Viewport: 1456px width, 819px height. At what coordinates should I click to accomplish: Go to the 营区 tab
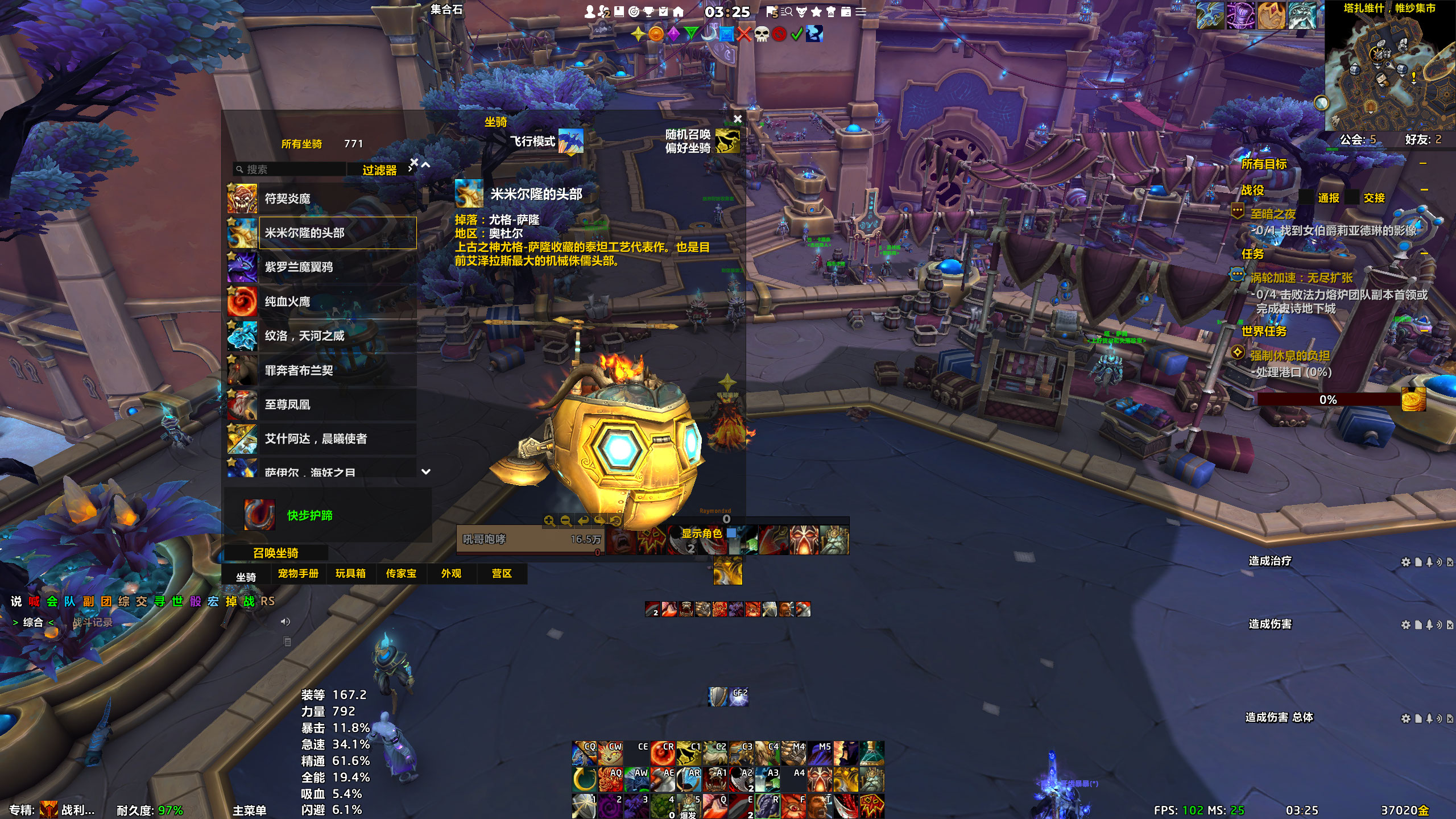pyautogui.click(x=502, y=573)
